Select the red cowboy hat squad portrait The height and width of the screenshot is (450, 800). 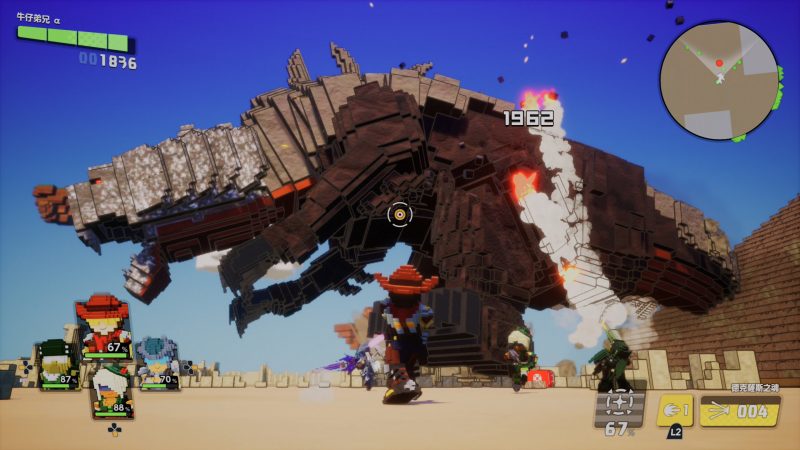pos(102,325)
